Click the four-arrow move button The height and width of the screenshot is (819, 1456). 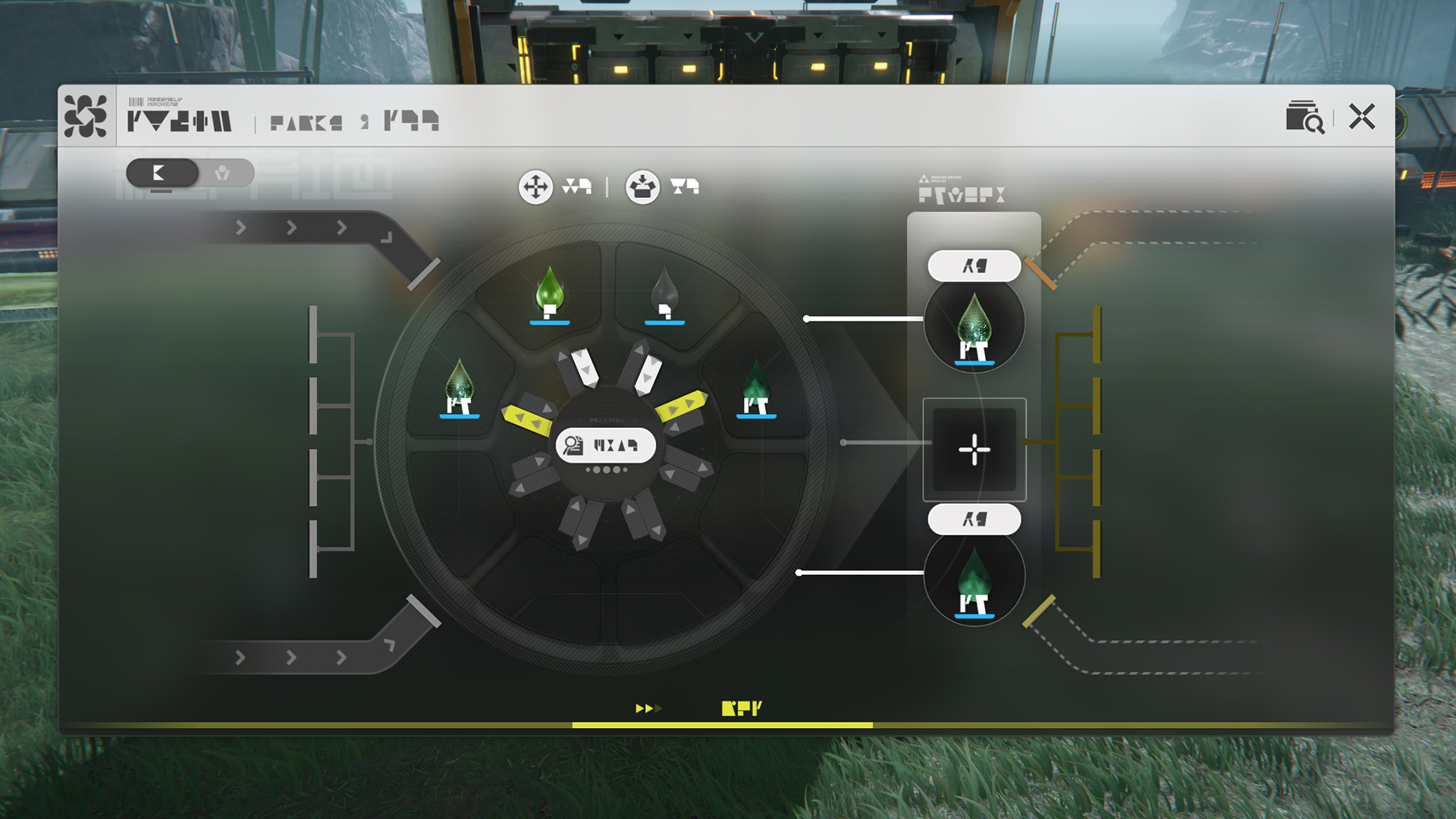tap(535, 187)
